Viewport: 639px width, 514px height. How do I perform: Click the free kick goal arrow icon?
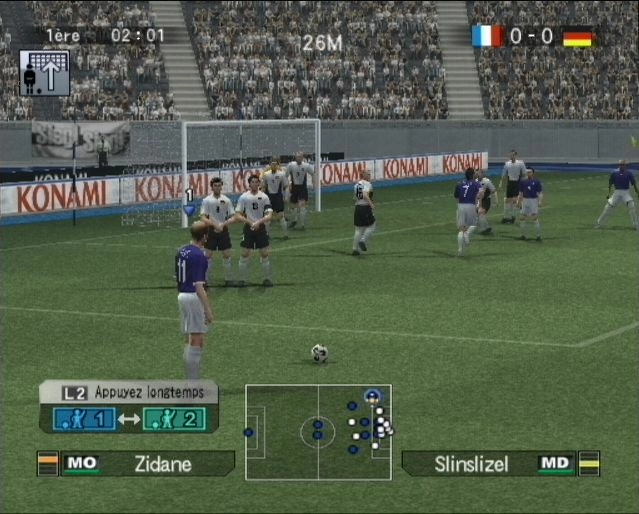(x=45, y=73)
